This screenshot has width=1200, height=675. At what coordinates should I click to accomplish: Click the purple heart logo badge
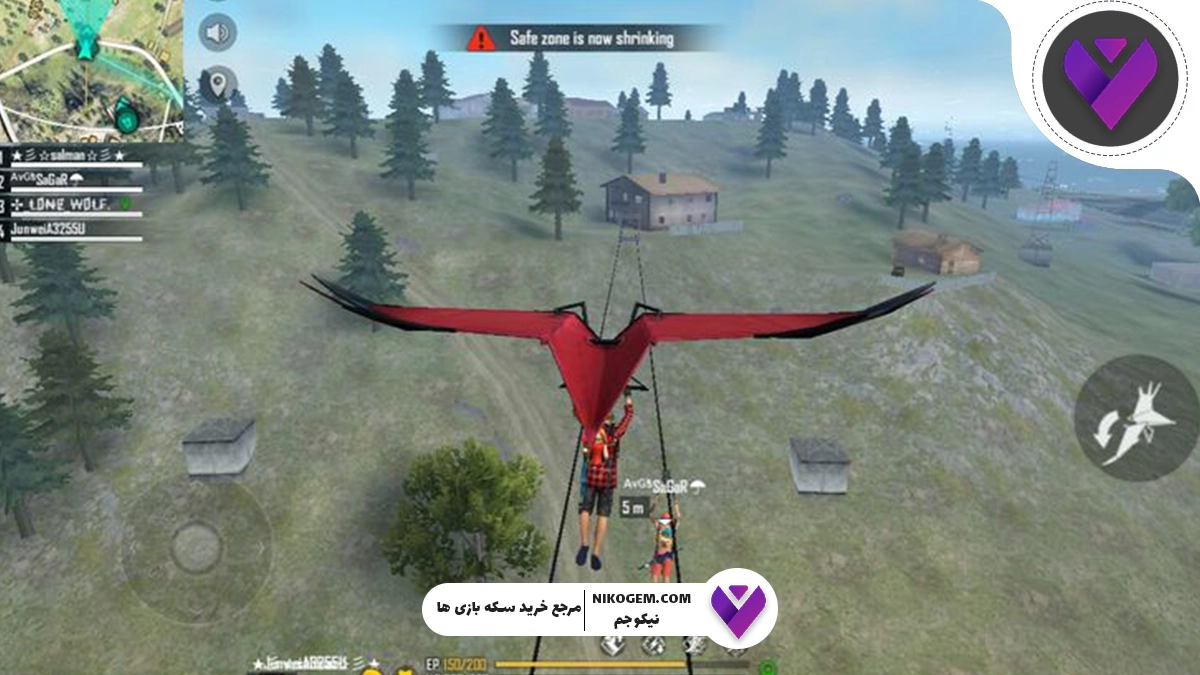1099,77
